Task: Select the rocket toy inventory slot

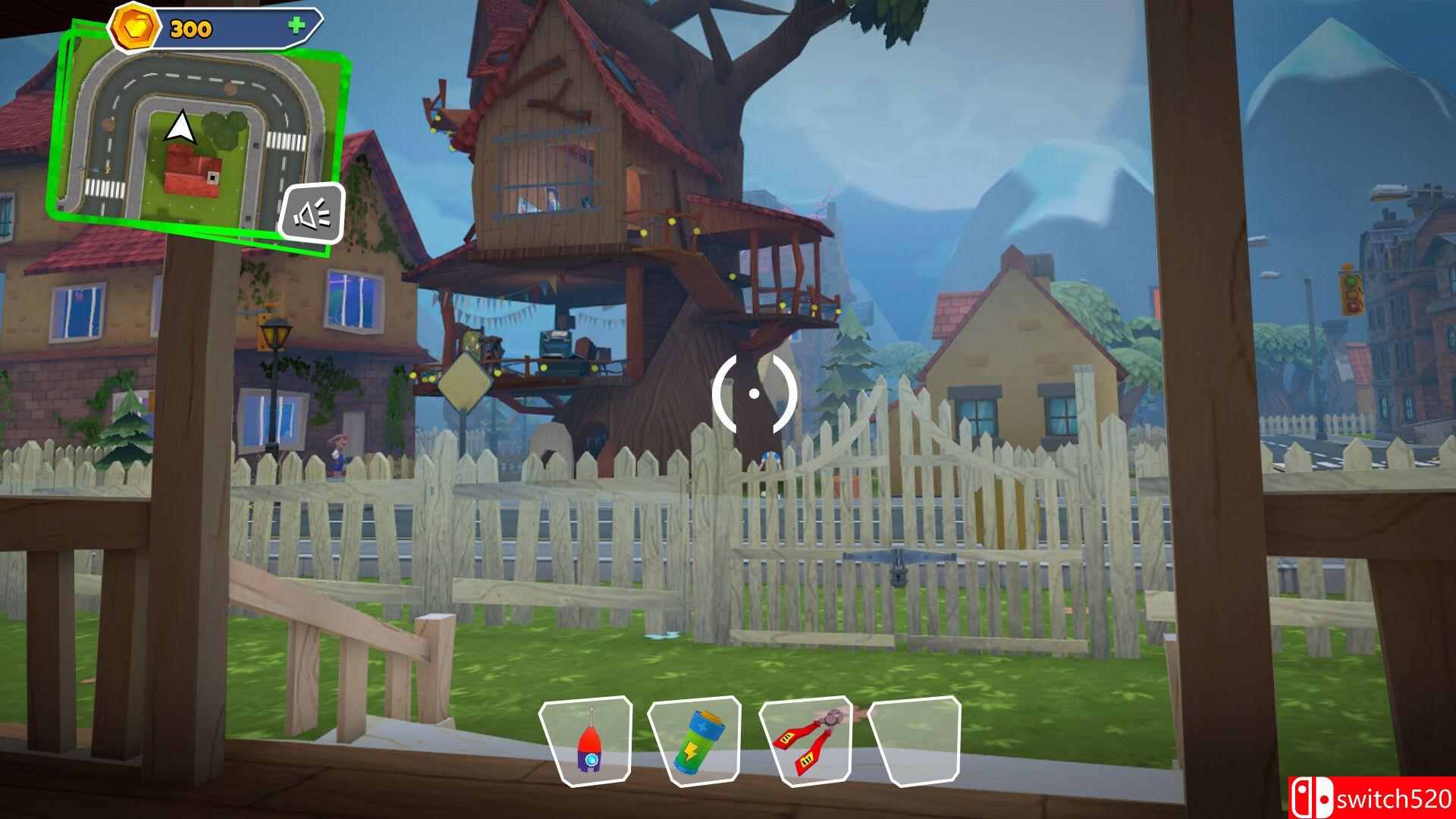Action: click(x=586, y=741)
